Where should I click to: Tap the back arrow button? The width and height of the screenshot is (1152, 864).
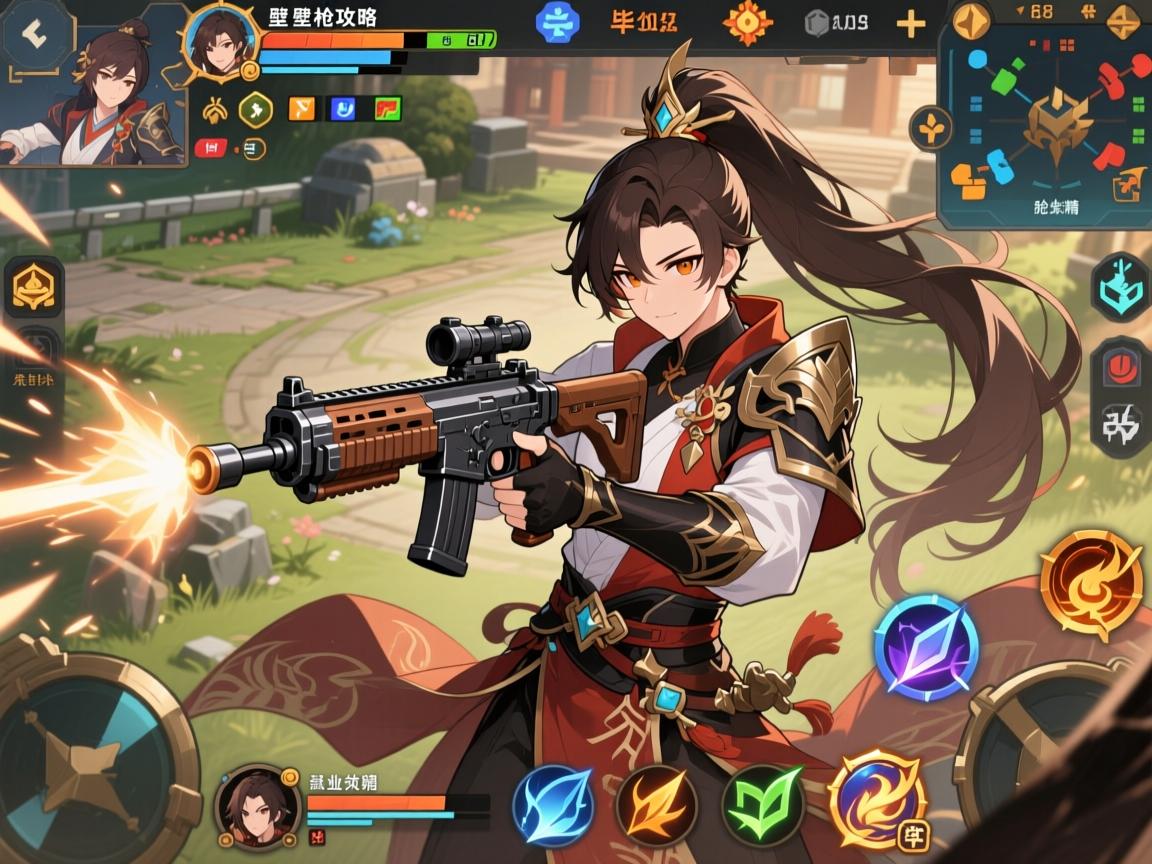[37, 36]
